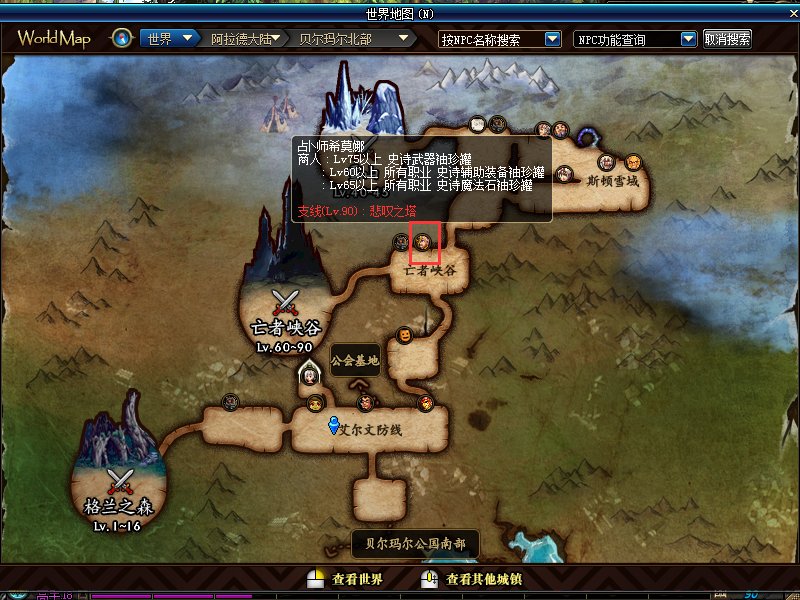This screenshot has width=800, height=600.
Task: Select the white-haired NPC below 亡者峡谷
Action: click(x=311, y=376)
